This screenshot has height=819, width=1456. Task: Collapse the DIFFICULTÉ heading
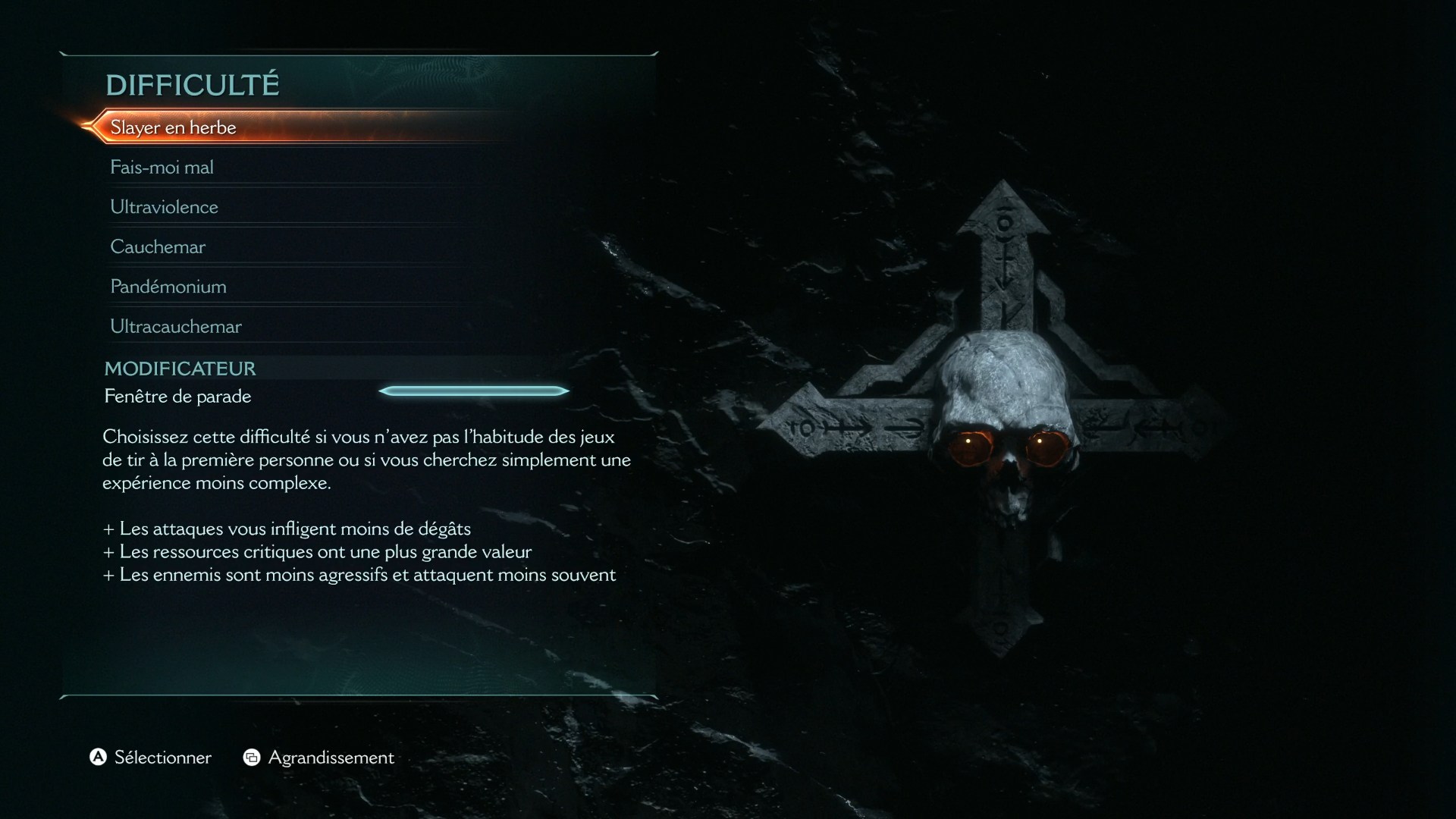[x=193, y=84]
